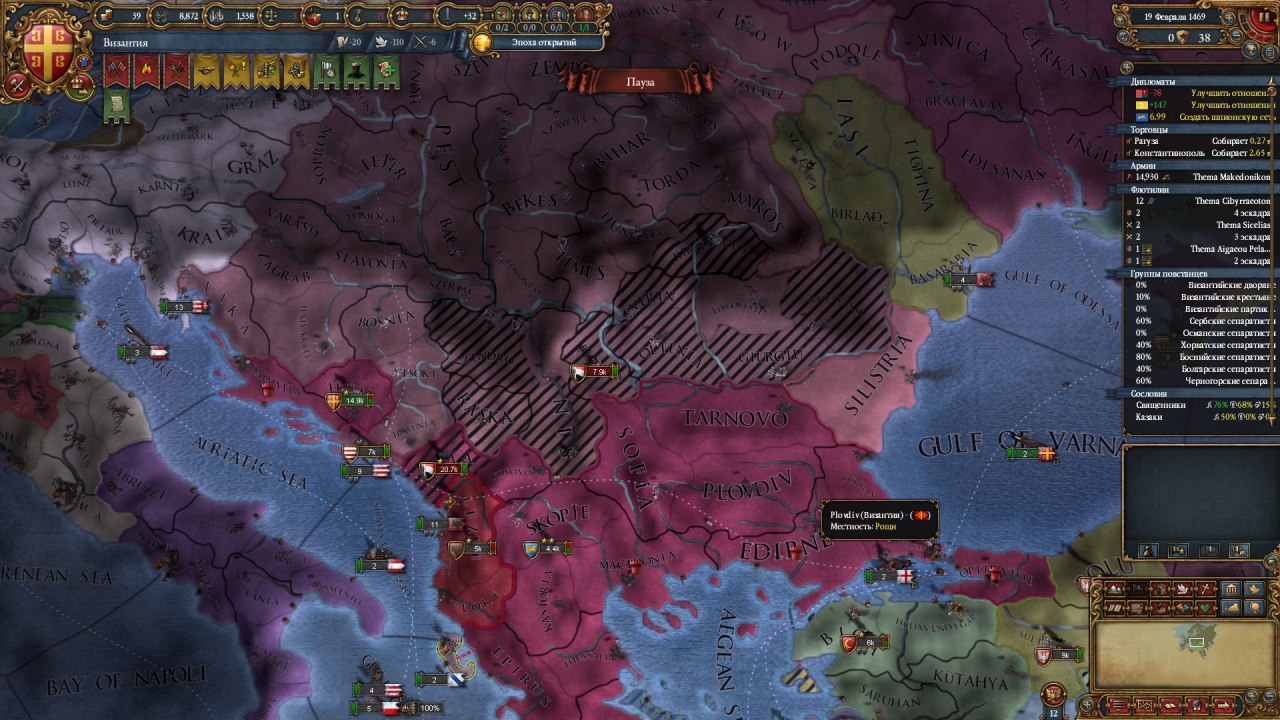Open the Serbian separatists rebel entry
This screenshot has width=1280, height=720.
[x=1202, y=320]
